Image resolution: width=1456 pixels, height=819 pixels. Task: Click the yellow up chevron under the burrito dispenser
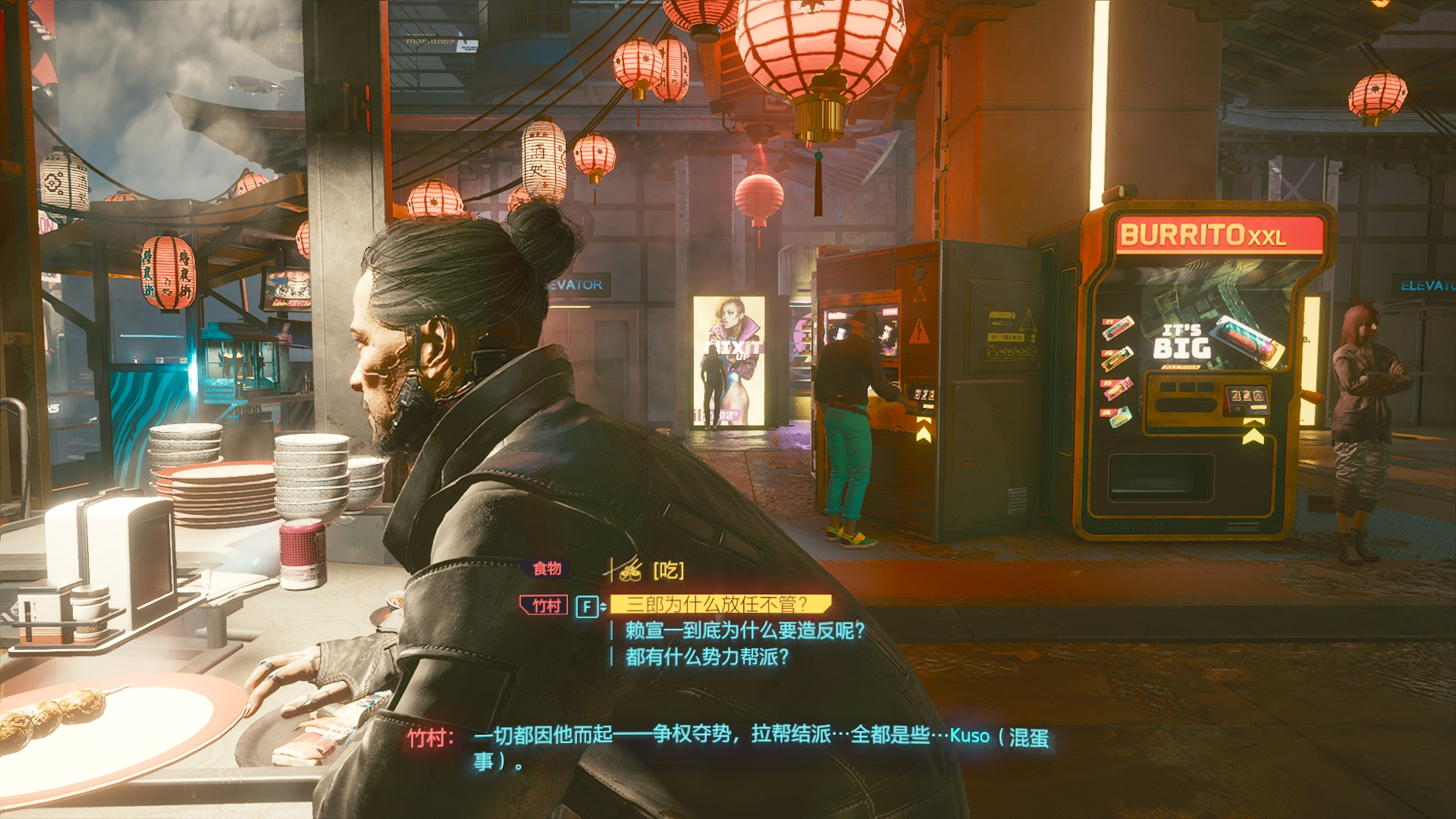[1254, 434]
